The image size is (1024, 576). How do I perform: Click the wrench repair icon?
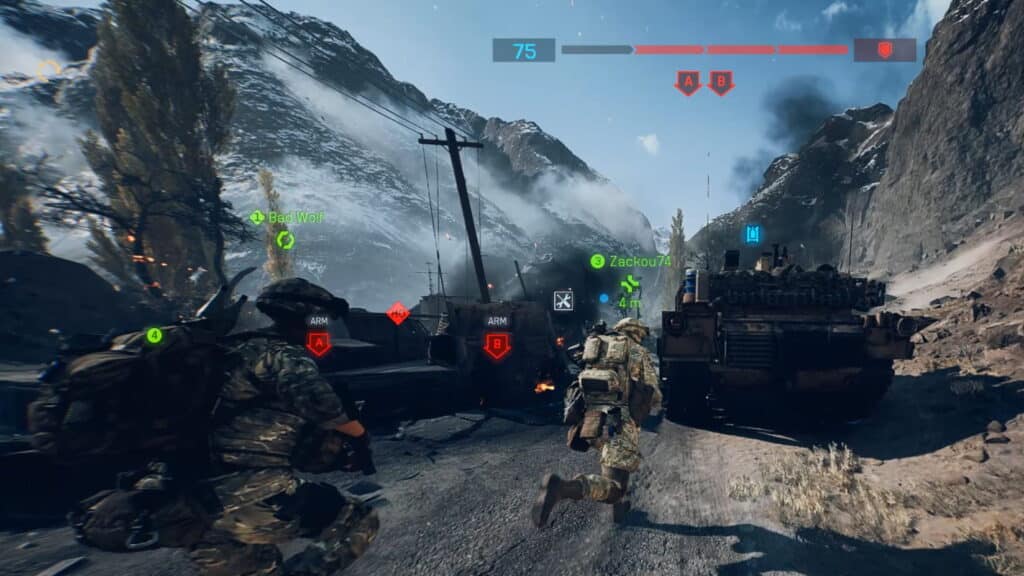tap(563, 300)
